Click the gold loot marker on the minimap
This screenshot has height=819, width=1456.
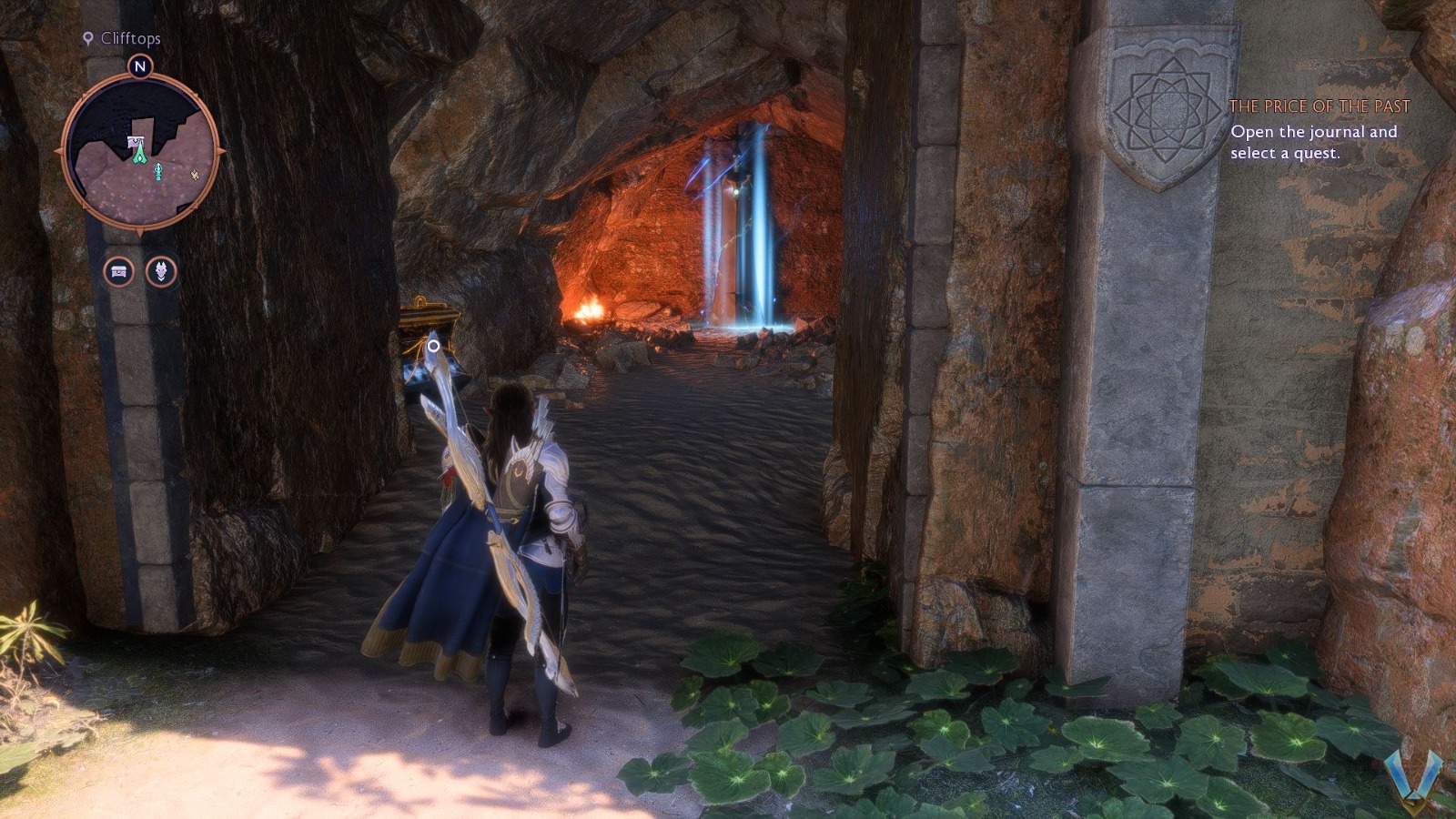(x=194, y=174)
